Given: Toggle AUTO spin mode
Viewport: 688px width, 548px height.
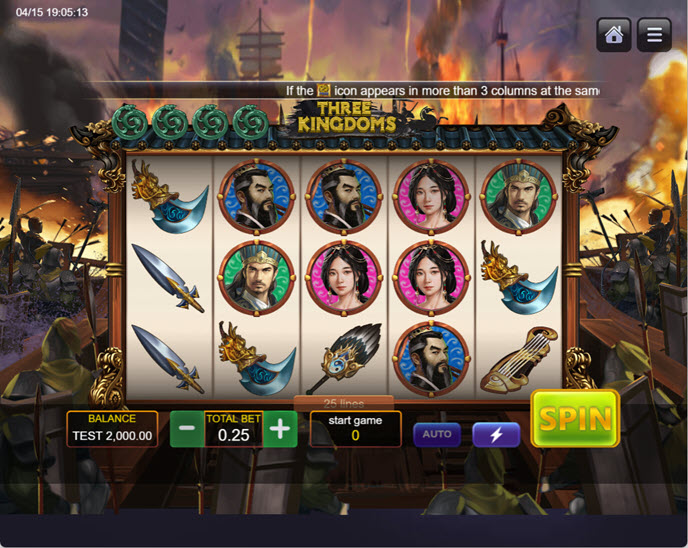Looking at the screenshot, I should click(x=437, y=434).
